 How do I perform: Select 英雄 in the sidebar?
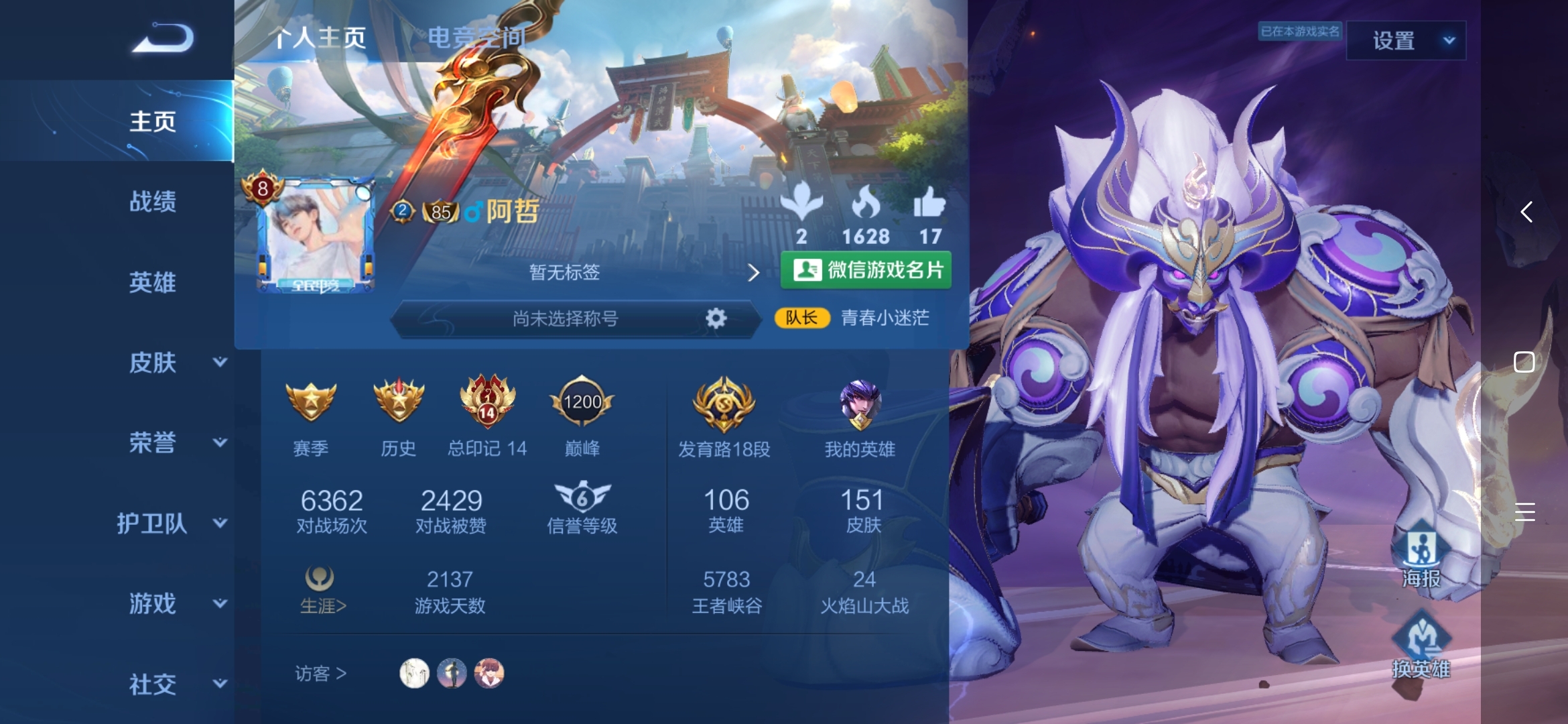(x=153, y=282)
